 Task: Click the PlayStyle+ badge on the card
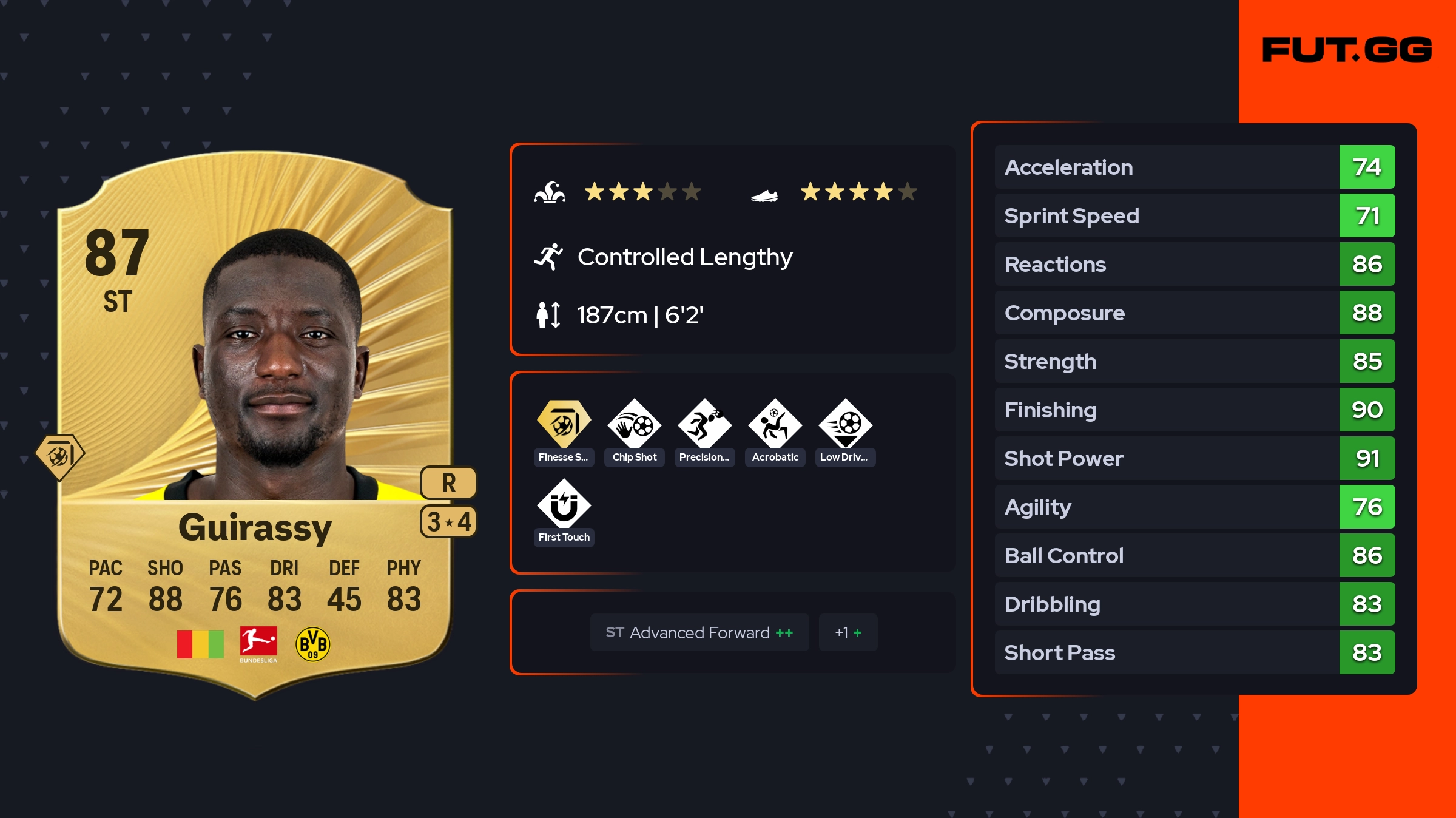[59, 456]
